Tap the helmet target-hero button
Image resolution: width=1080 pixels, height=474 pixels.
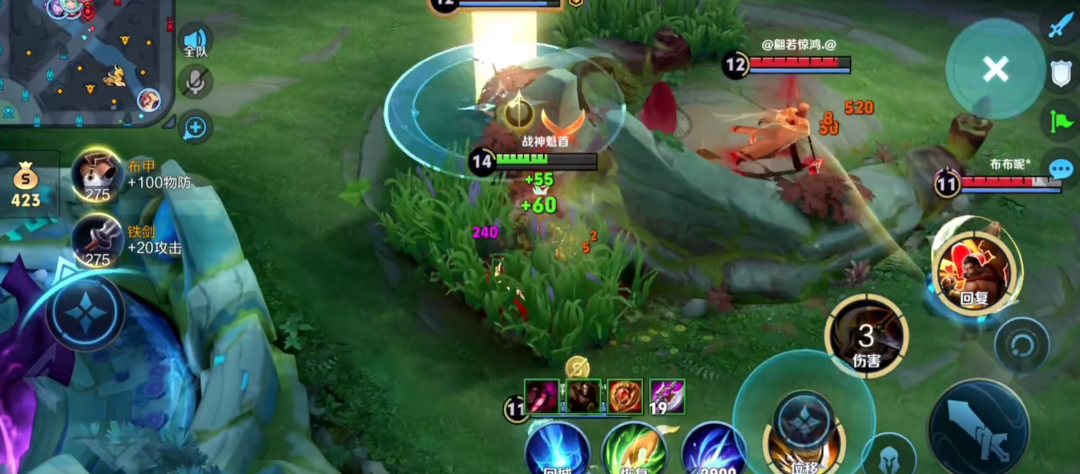point(889,454)
